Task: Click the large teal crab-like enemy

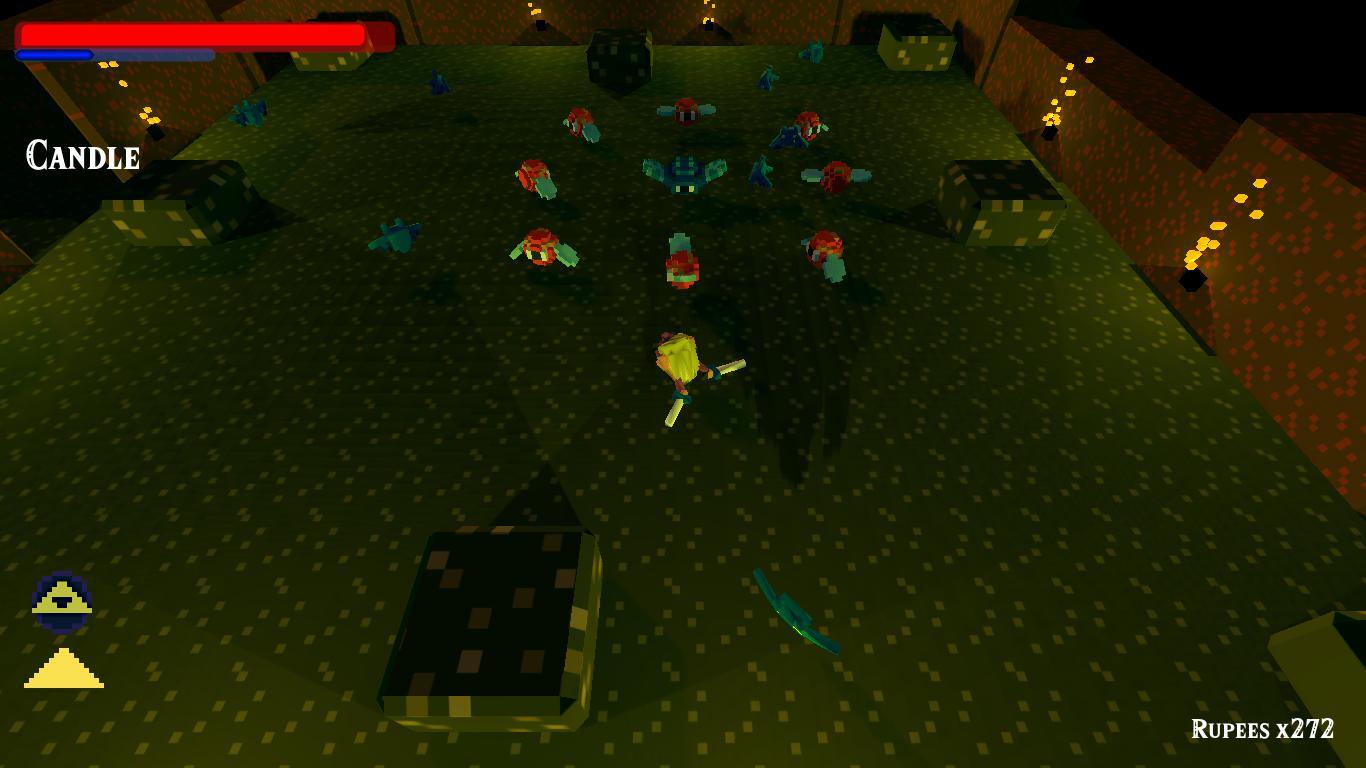Action: pyautogui.click(x=683, y=170)
